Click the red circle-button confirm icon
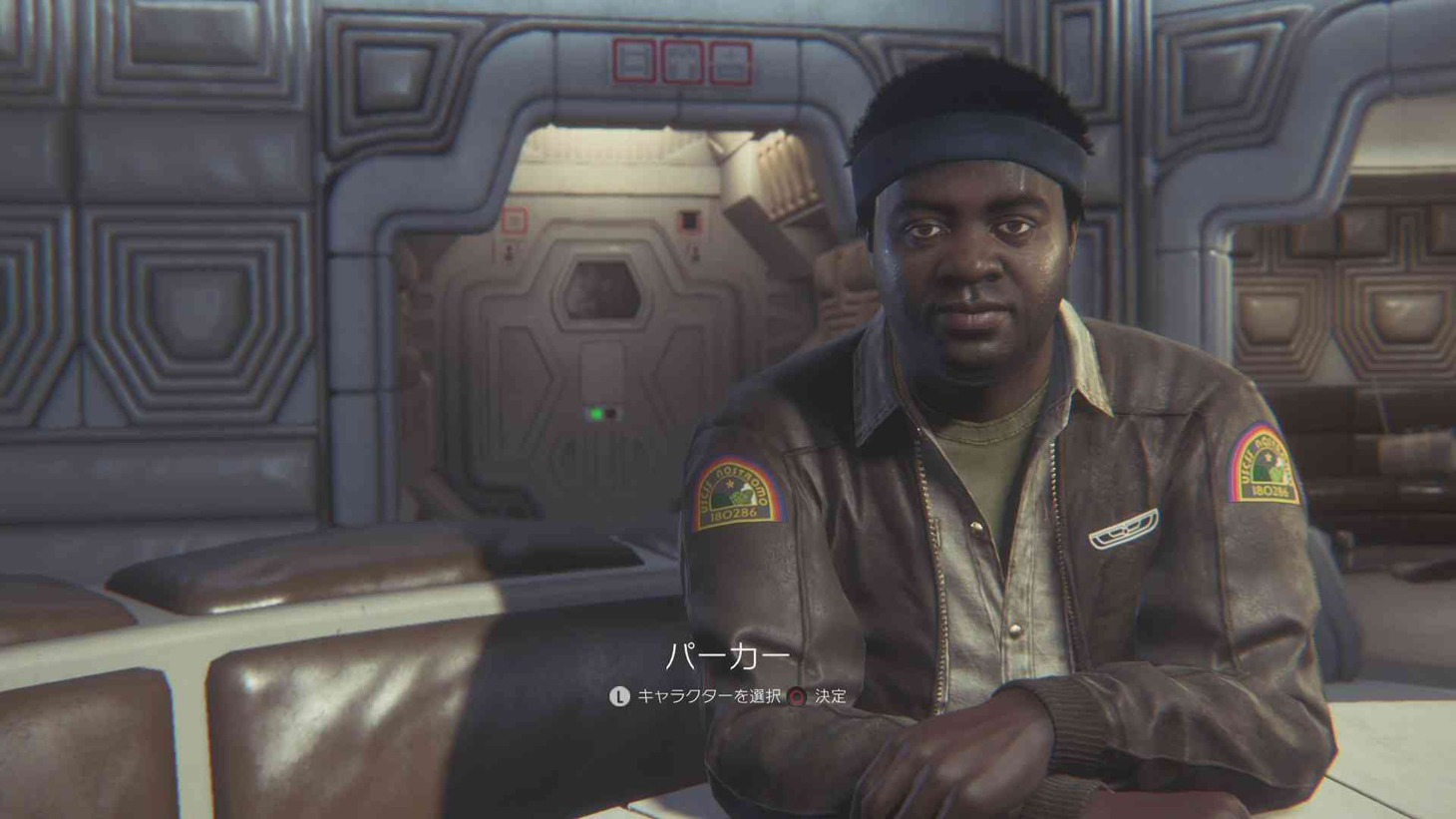Image resolution: width=1456 pixels, height=819 pixels. coord(795,696)
